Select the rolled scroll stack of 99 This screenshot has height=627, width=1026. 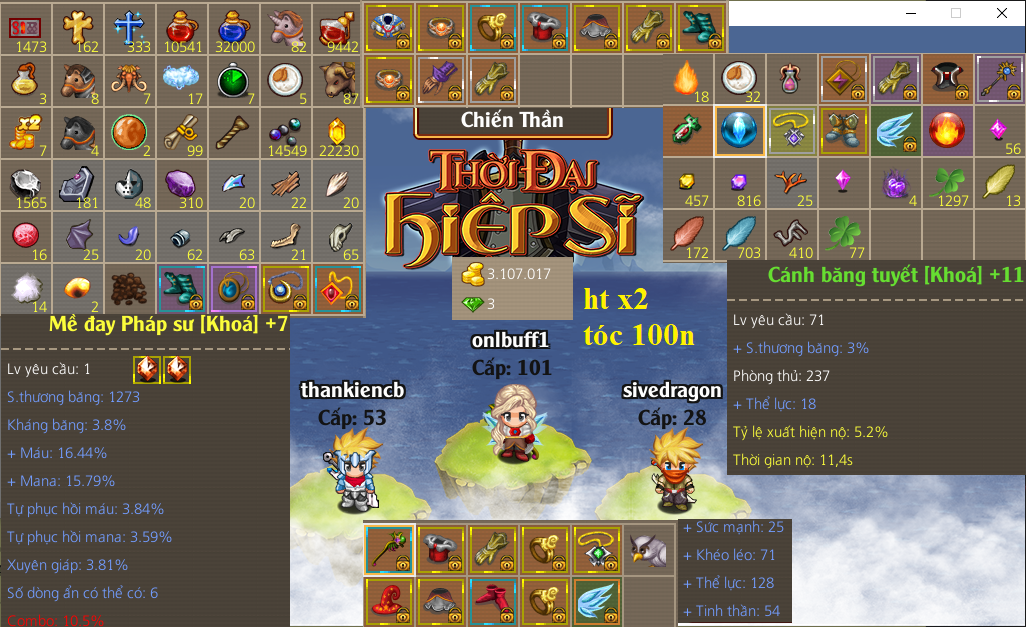(181, 131)
